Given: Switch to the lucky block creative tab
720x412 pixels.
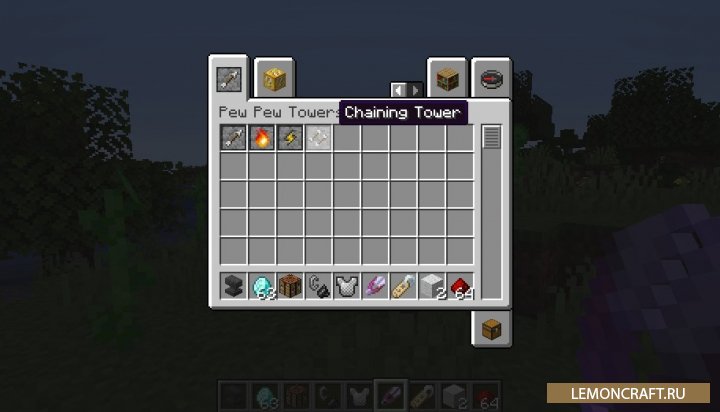Looking at the screenshot, I should (x=272, y=77).
